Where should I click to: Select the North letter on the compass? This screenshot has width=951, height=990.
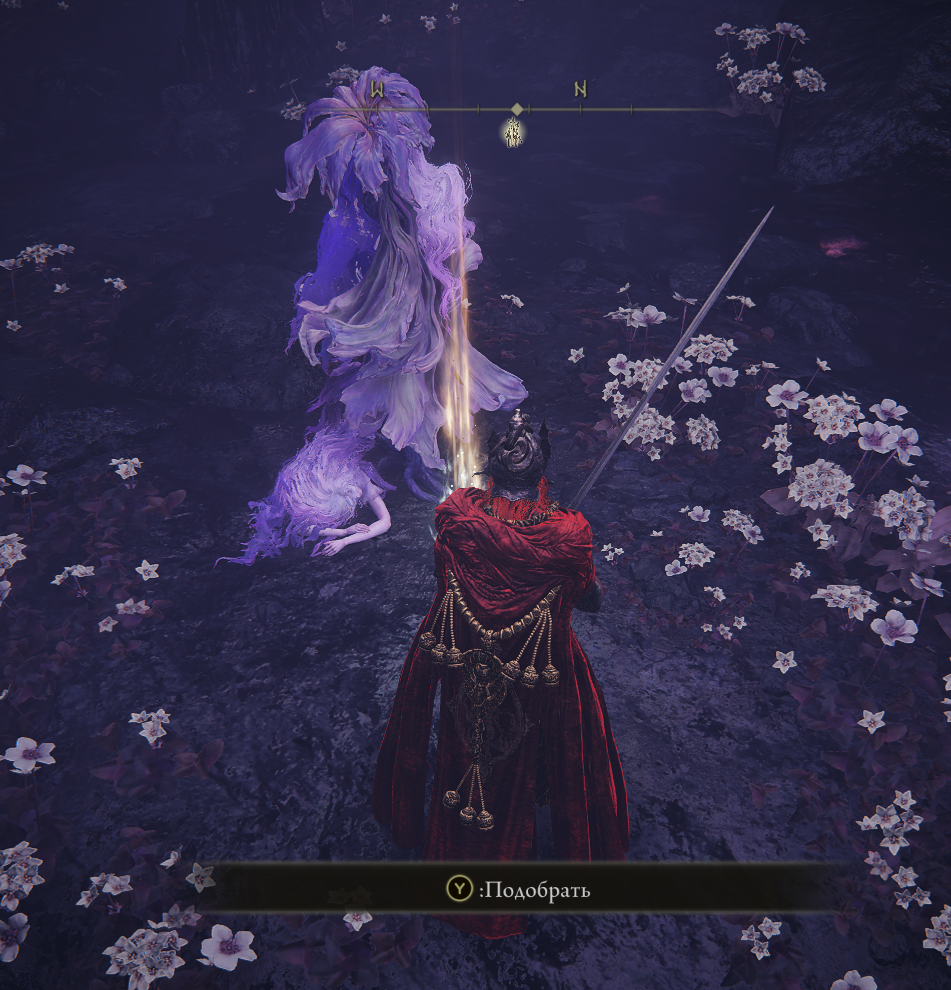[x=580, y=90]
